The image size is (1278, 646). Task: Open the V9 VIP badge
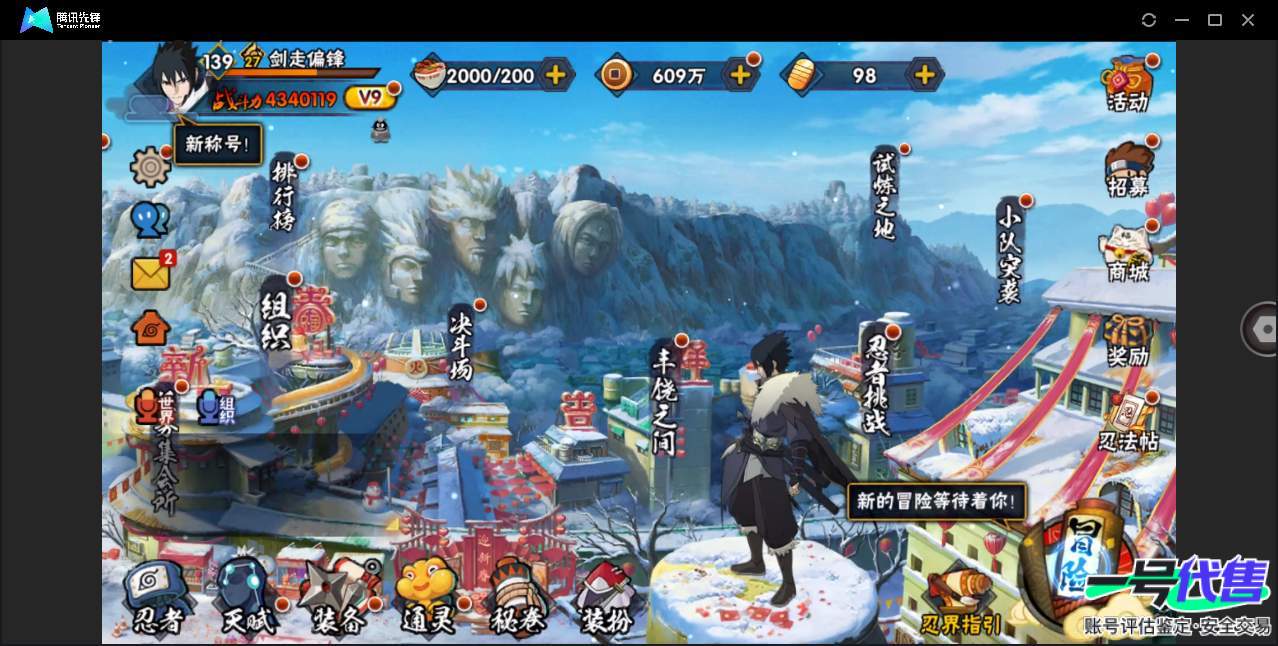coord(370,97)
